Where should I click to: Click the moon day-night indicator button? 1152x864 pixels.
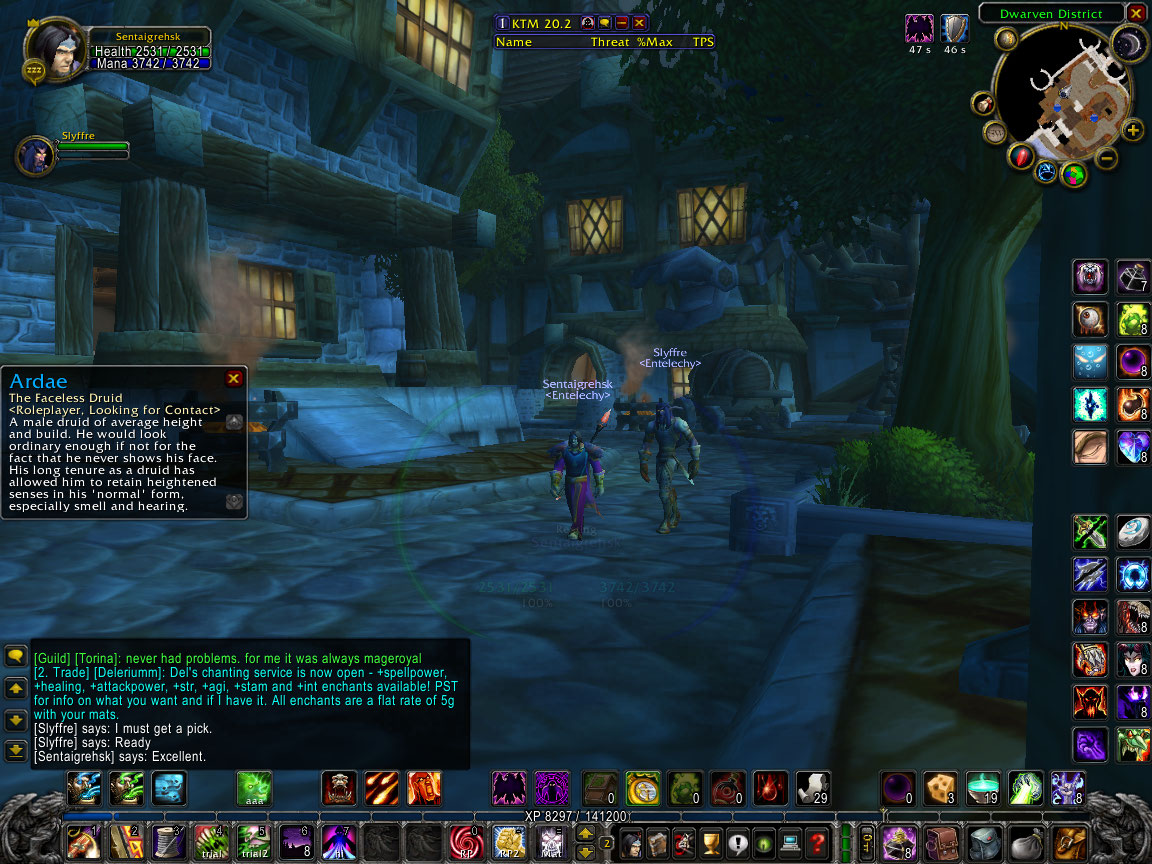[1128, 43]
